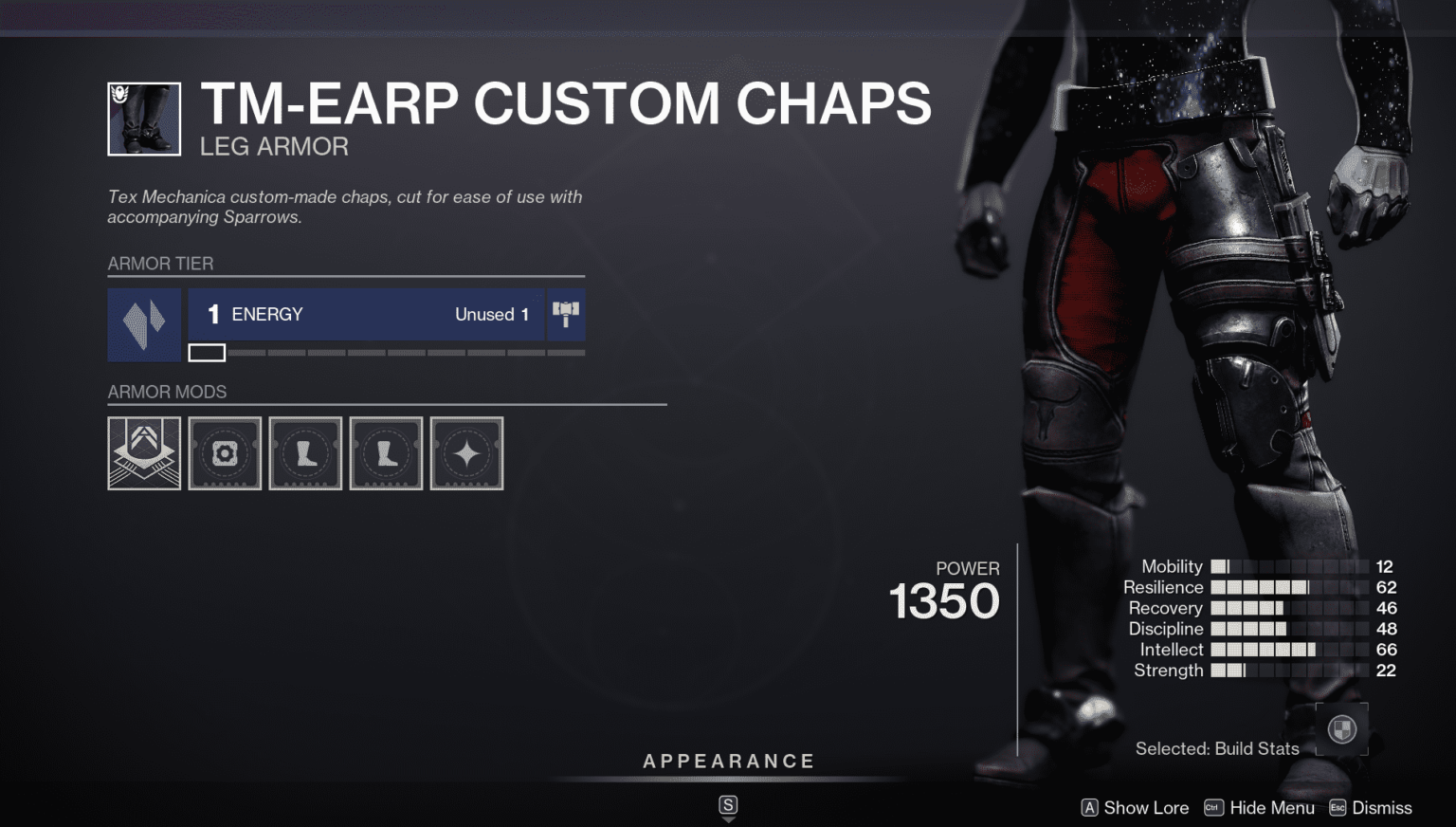Select the general armor mod socket
Image resolution: width=1456 pixels, height=827 pixels.
225,453
